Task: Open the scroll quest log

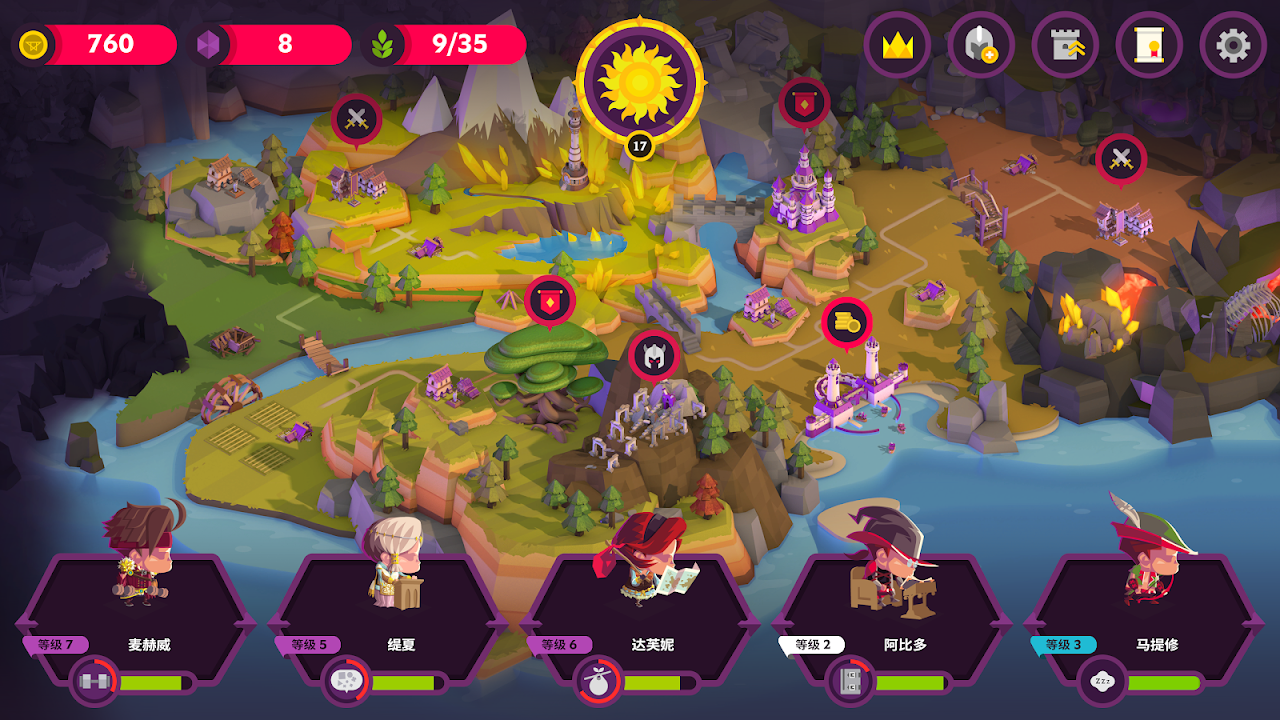Action: tap(1149, 45)
